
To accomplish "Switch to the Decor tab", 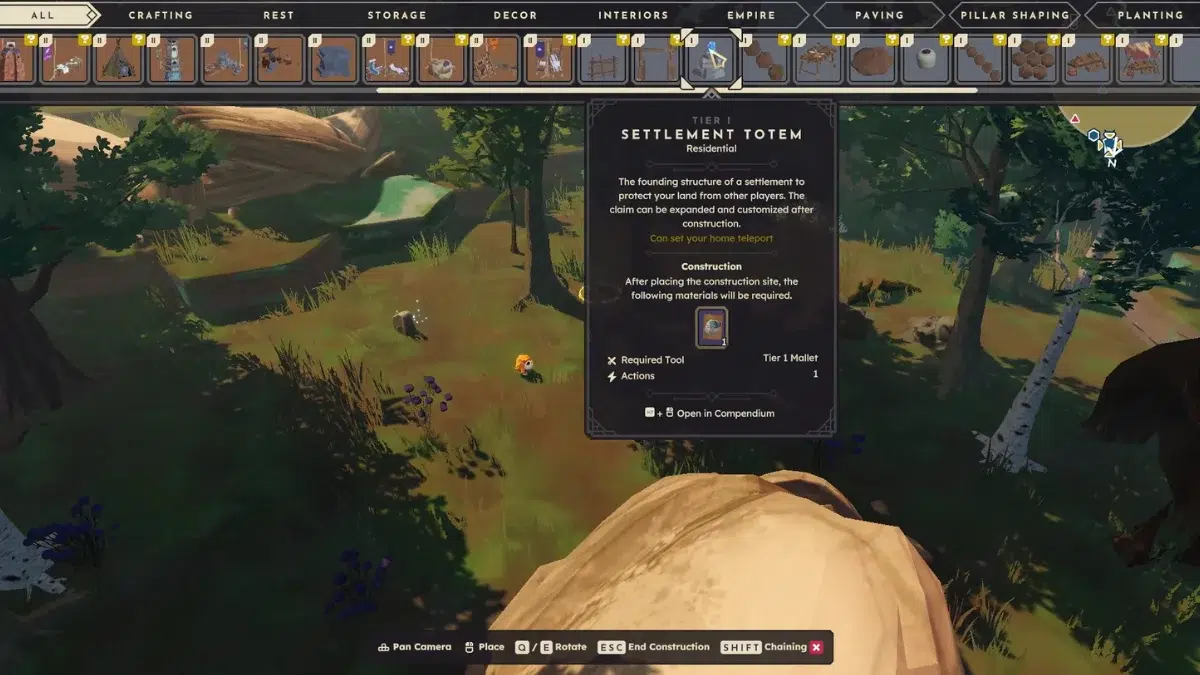I will (x=515, y=15).
